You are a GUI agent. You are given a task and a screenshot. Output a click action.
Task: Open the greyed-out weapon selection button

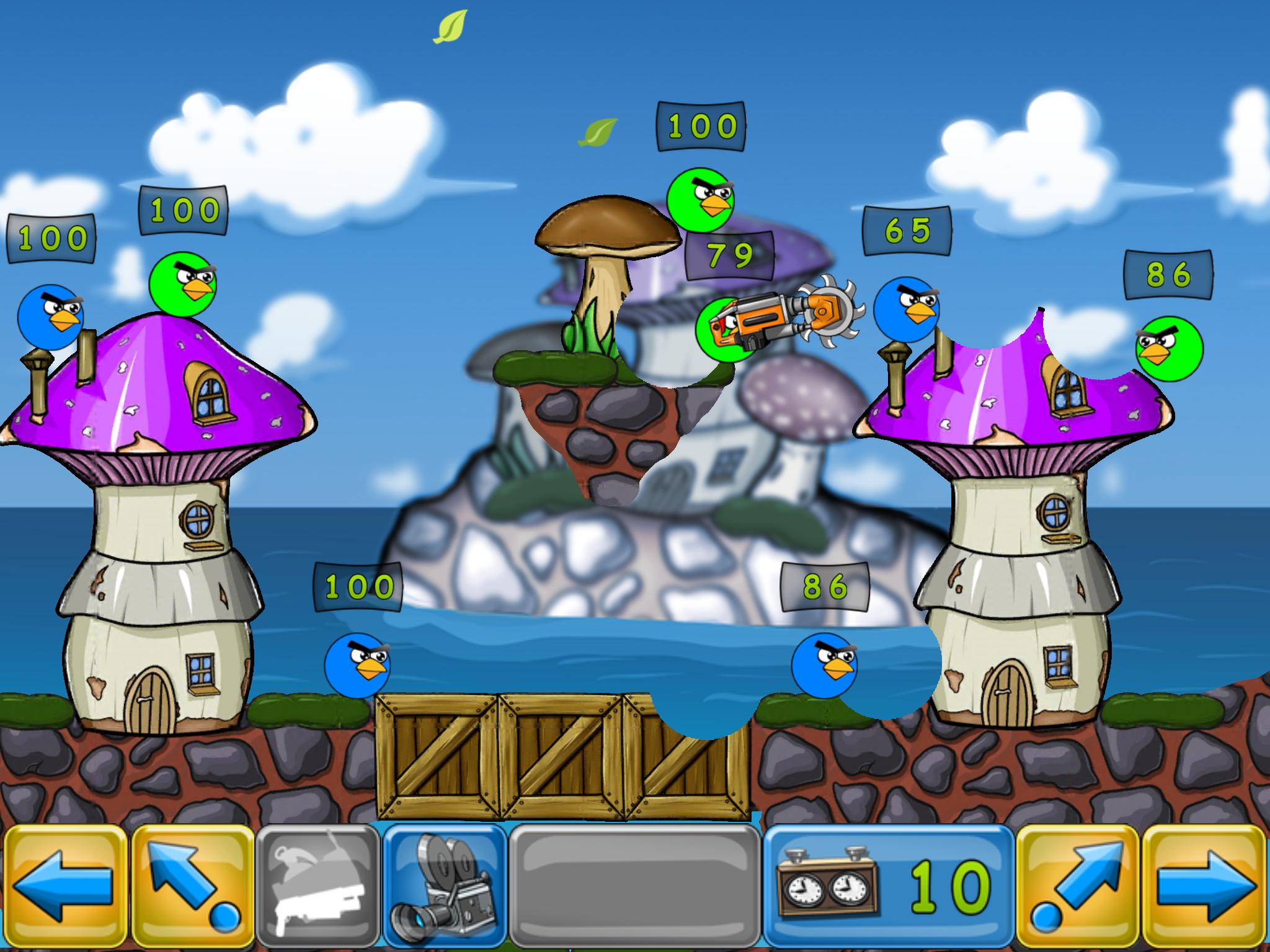tap(318, 888)
